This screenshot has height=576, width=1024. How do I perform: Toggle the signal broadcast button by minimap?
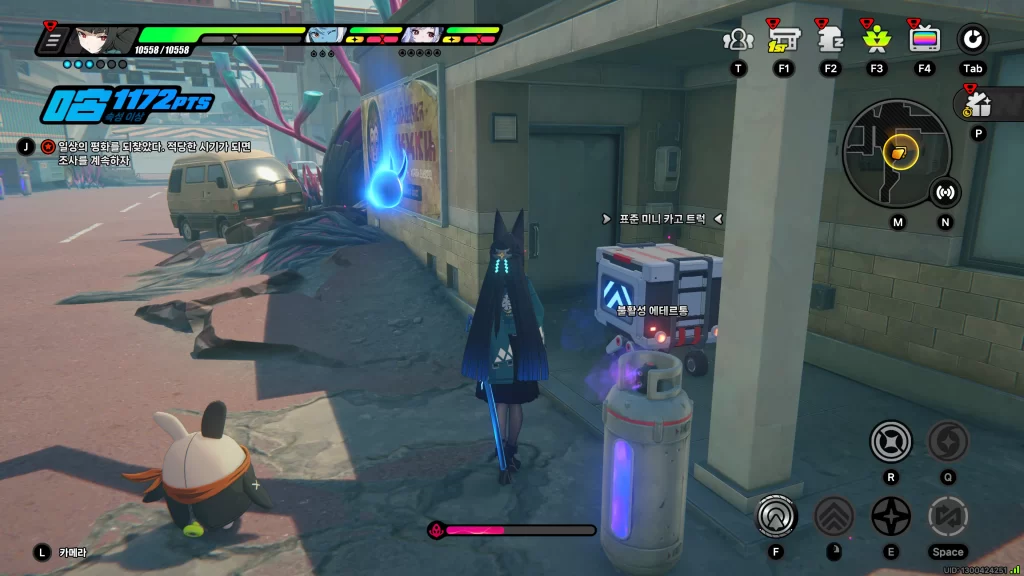945,192
